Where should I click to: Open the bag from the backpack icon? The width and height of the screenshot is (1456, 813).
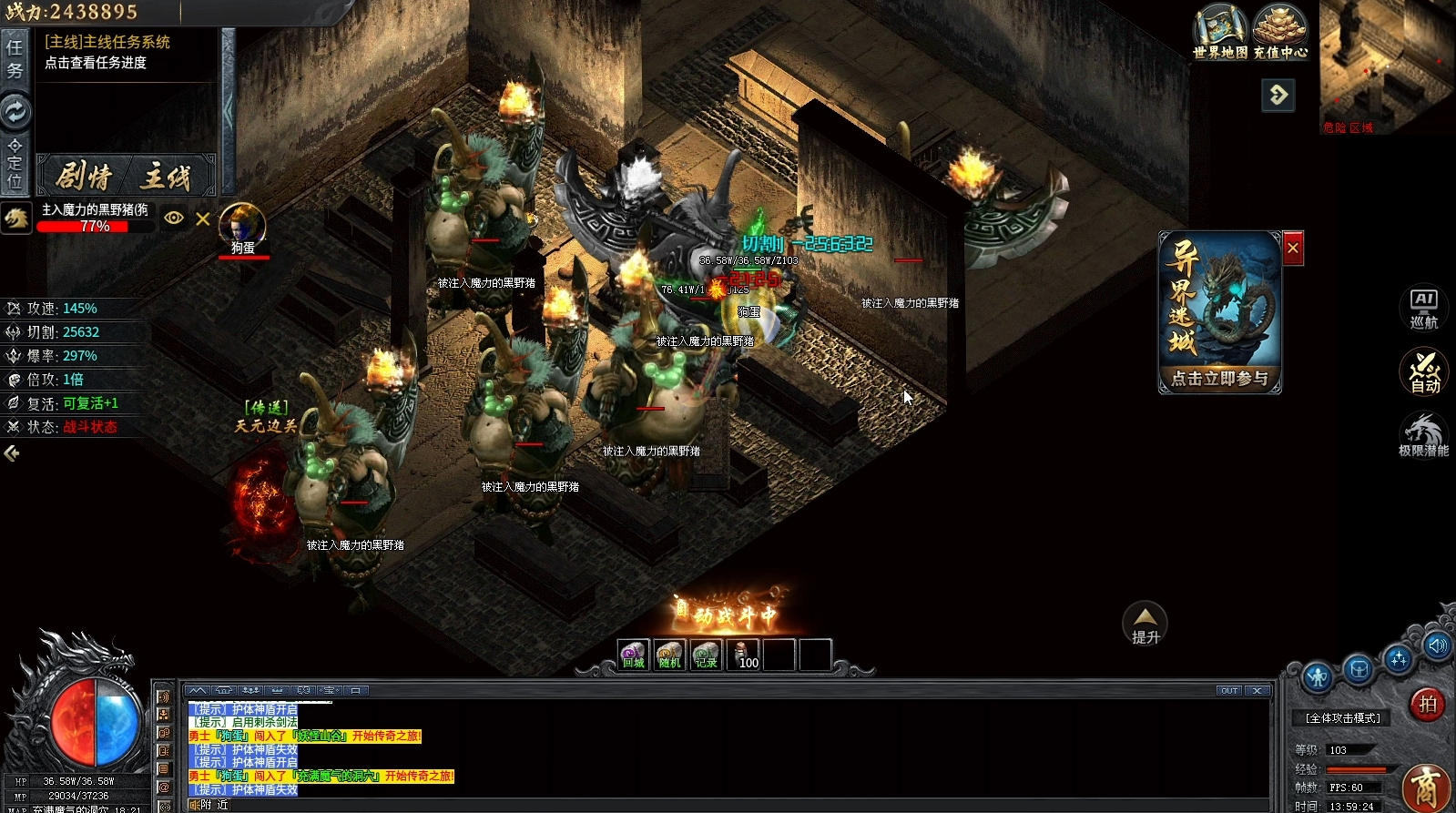coord(1358,671)
